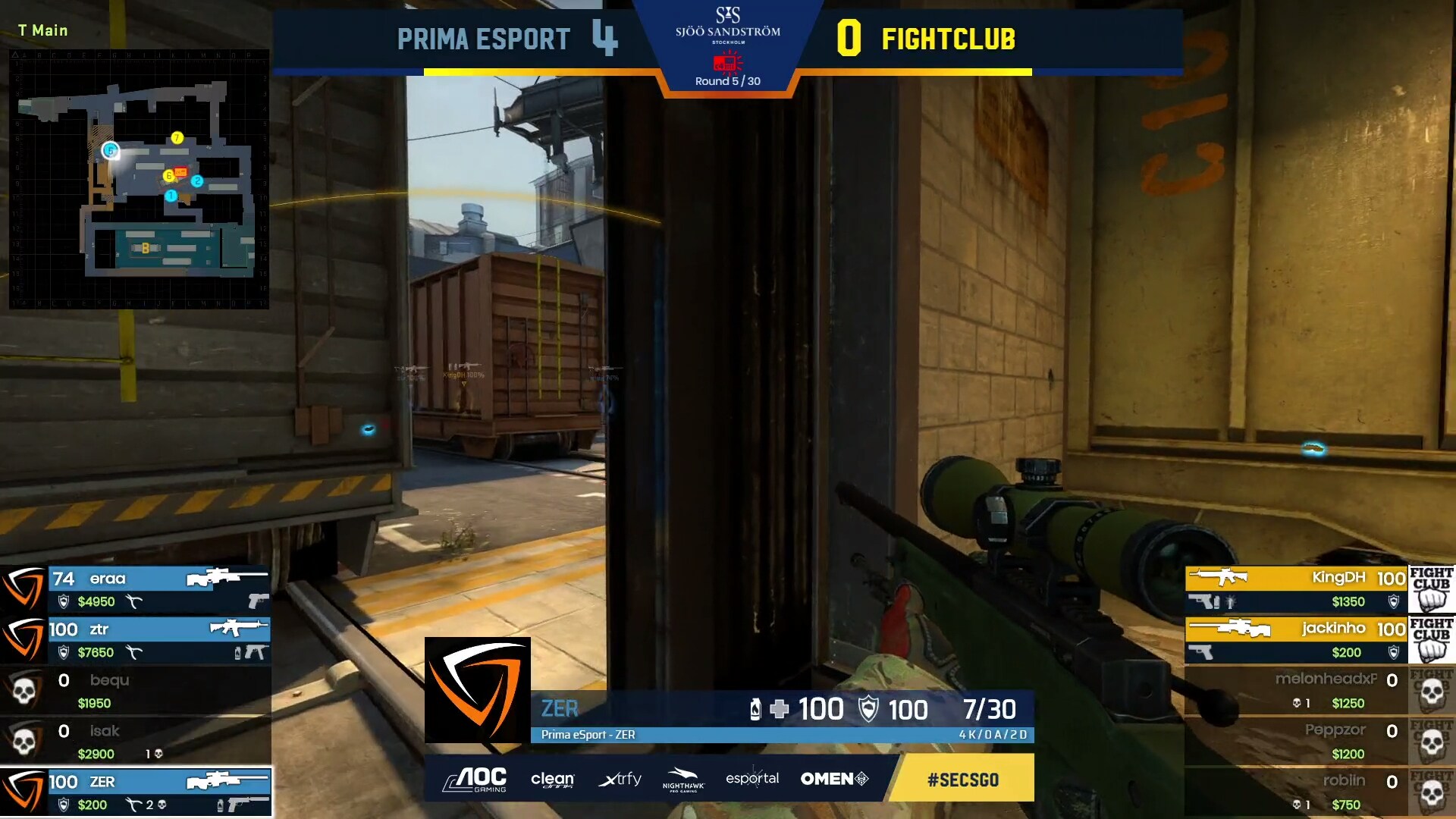Screen dimensions: 1456x819
Task: Click the #SECSGO hashtag link
Action: click(x=962, y=779)
